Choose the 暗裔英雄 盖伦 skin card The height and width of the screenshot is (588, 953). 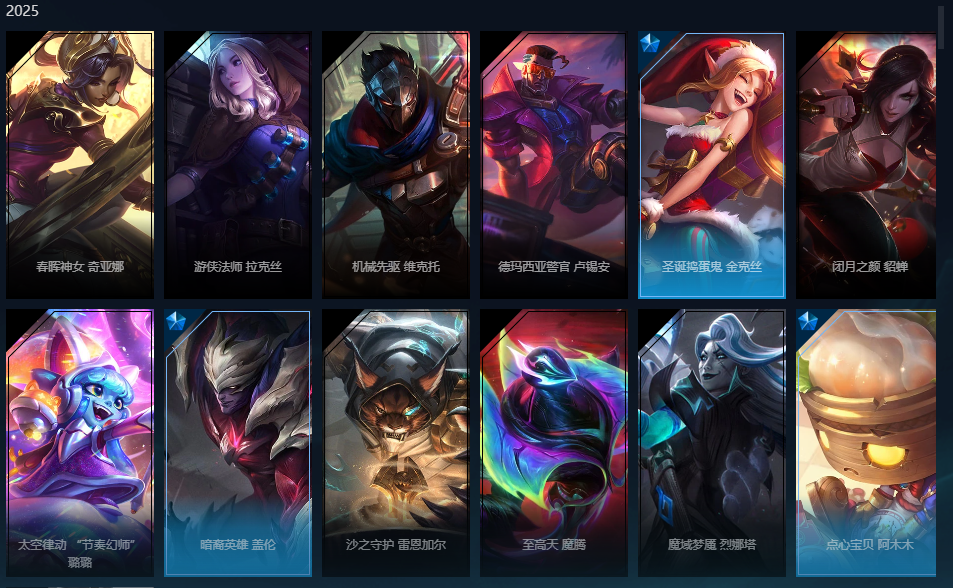click(x=238, y=442)
